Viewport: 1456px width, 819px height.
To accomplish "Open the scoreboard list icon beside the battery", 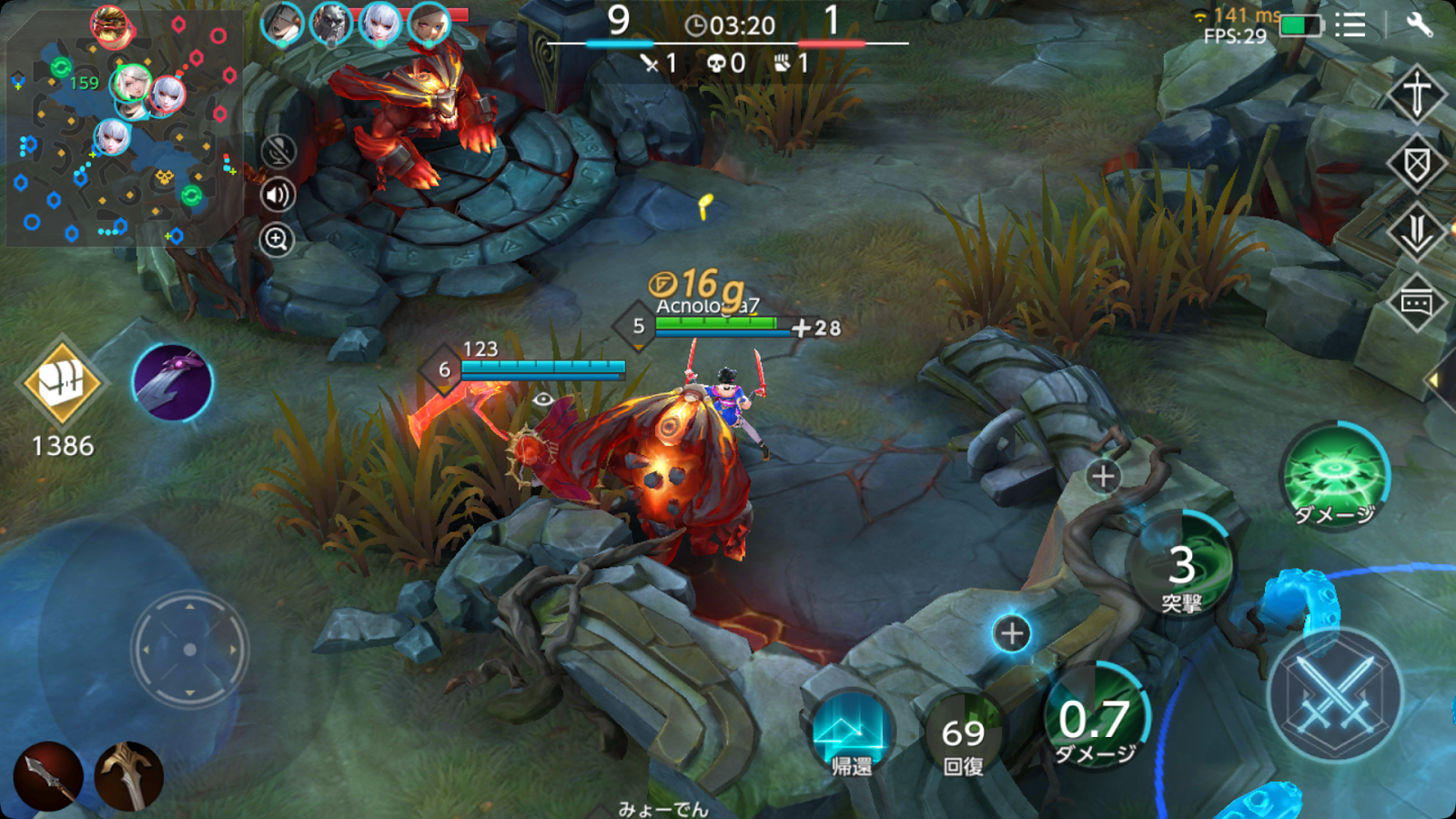I will coord(1350,25).
